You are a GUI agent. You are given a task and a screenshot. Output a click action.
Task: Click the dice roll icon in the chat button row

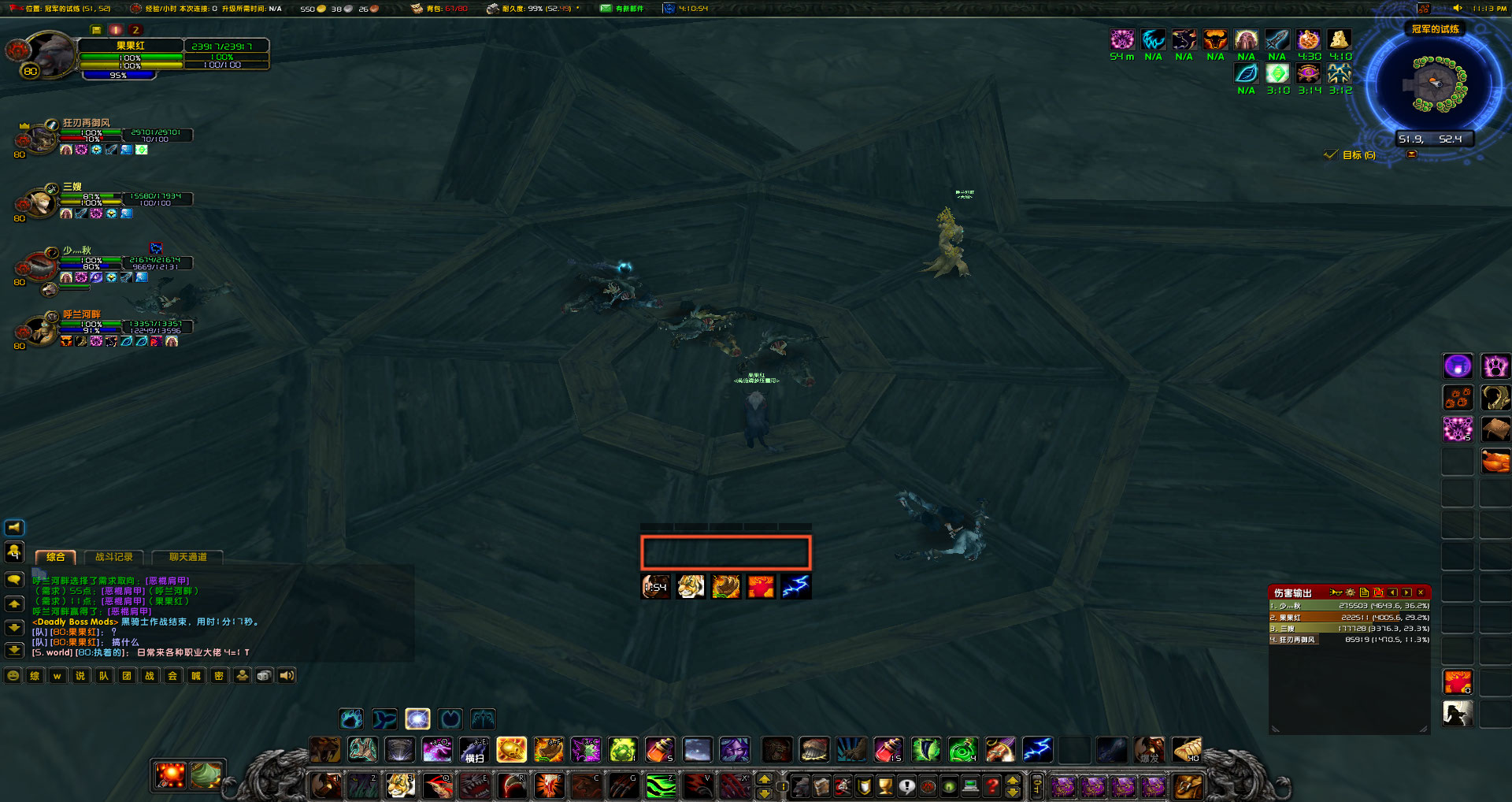point(265,675)
